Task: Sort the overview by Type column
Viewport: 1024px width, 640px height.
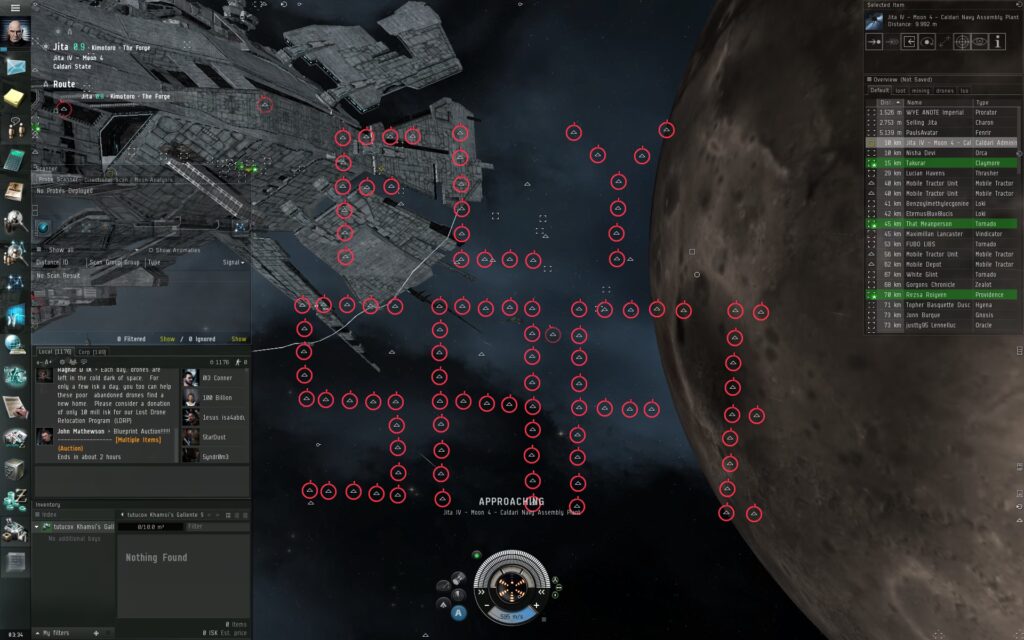Action: 982,102
